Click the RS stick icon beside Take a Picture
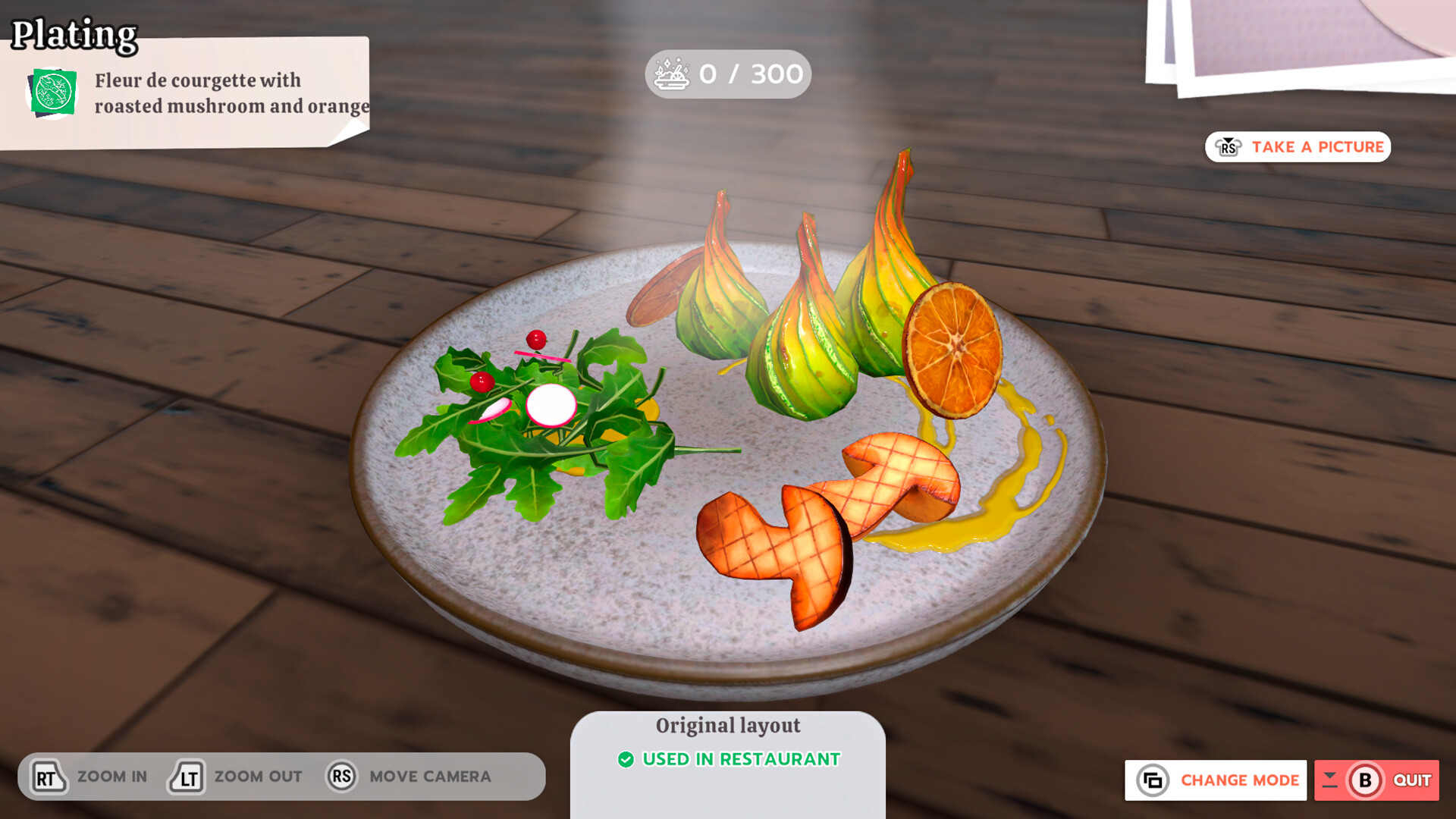 [x=1229, y=147]
